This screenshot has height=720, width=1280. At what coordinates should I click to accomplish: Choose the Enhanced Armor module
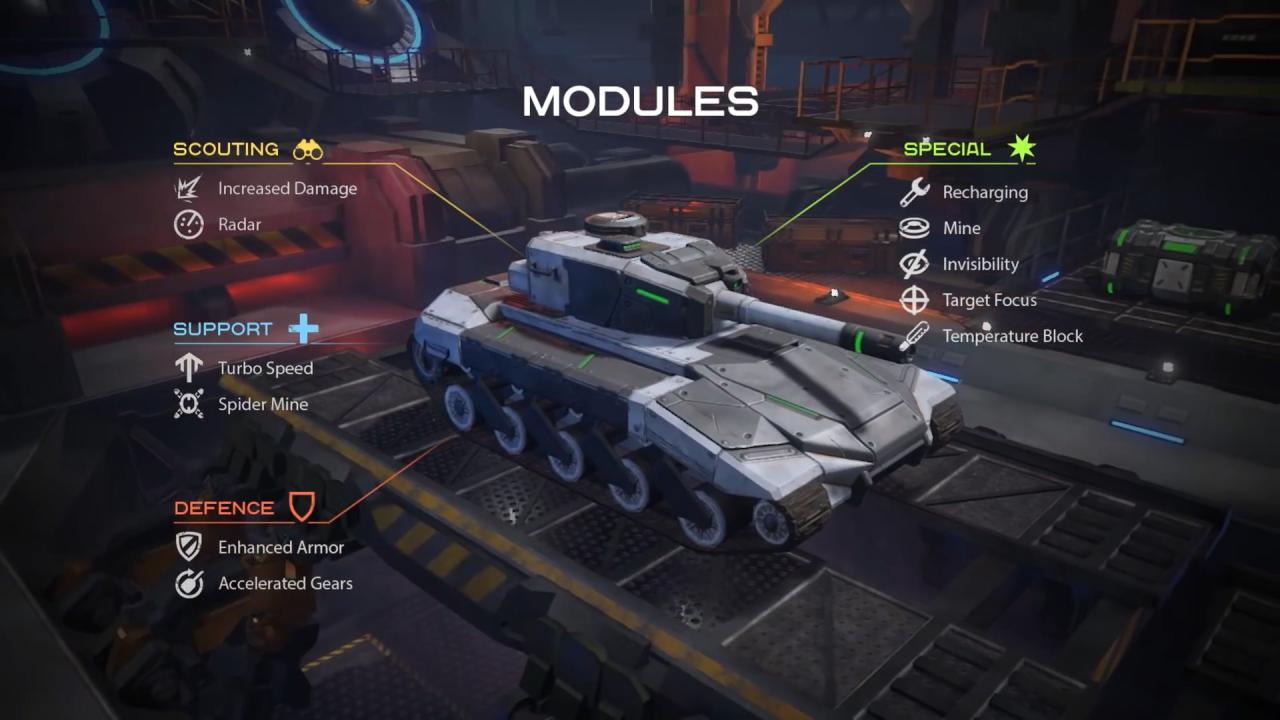[x=281, y=547]
